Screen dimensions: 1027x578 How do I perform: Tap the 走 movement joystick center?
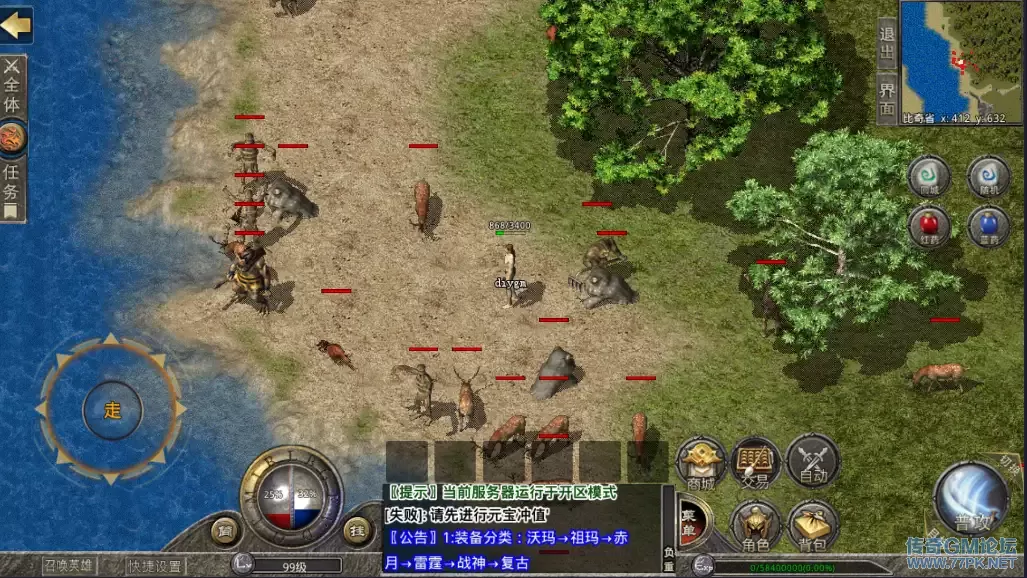pyautogui.click(x=111, y=410)
